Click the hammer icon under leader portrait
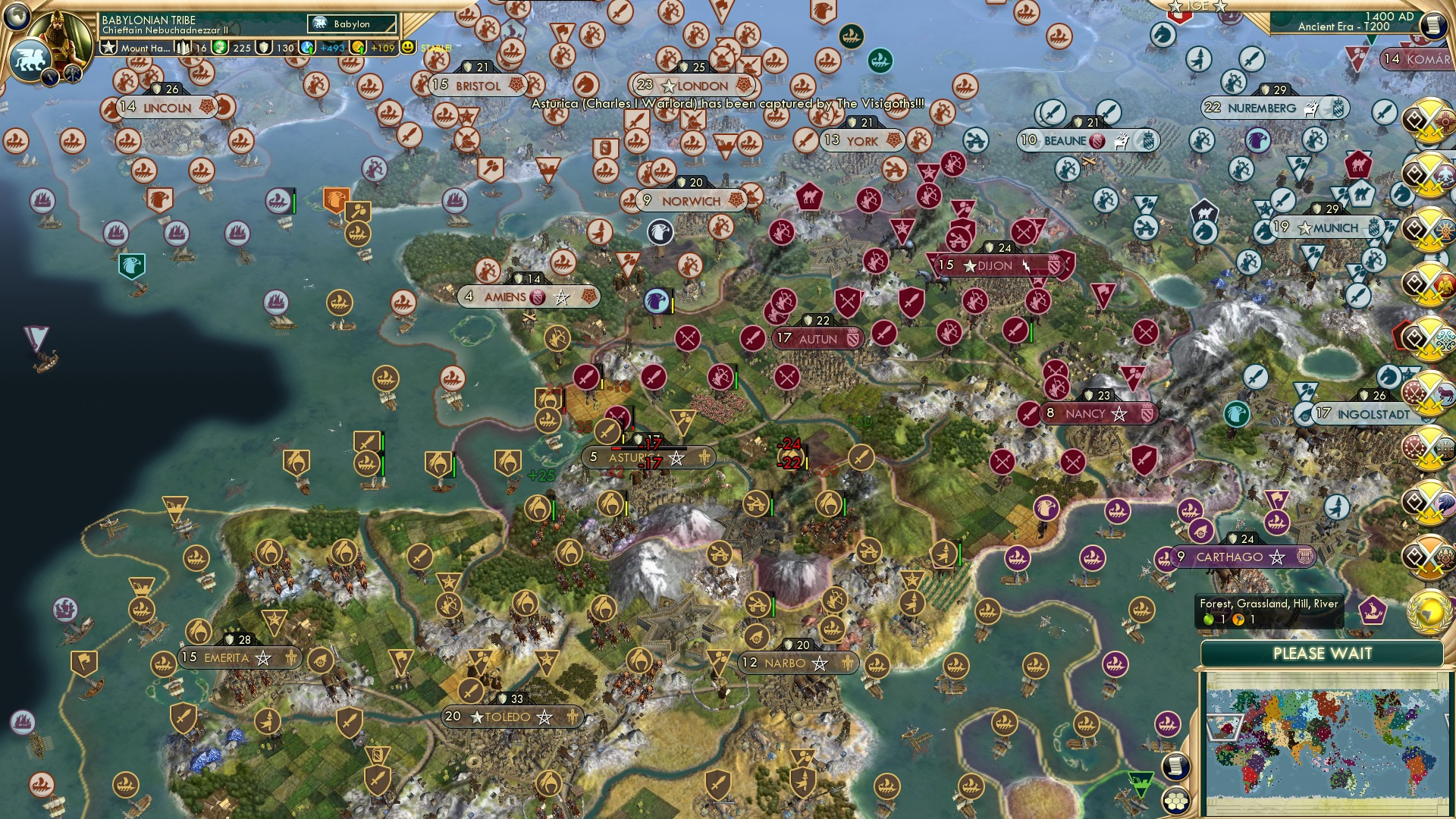Screen dimensions: 1456x819 pyautogui.click(x=72, y=72)
